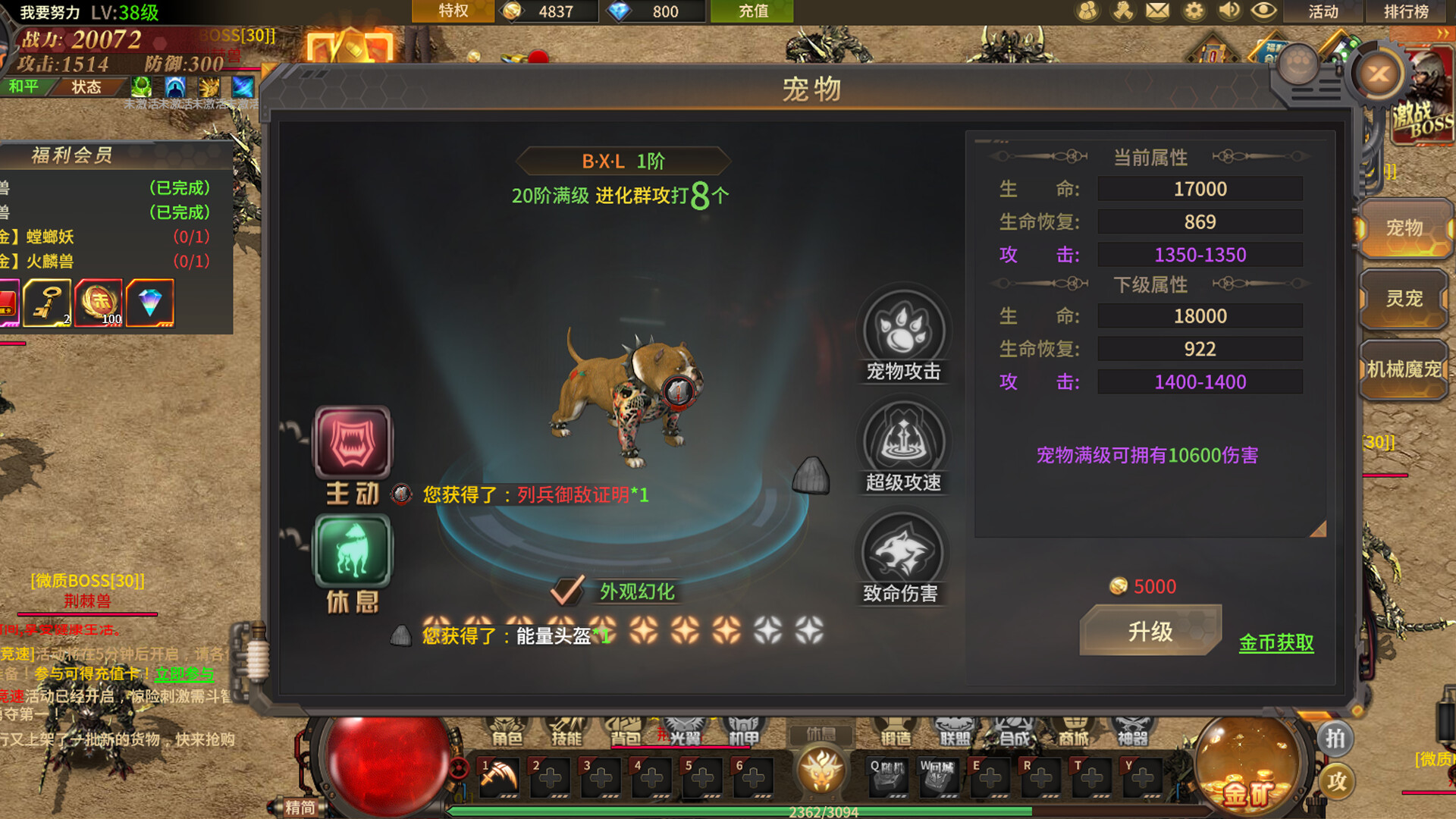This screenshot has height=819, width=1456.
Task: Open the 状态 tab near player info
Action: coord(86,87)
